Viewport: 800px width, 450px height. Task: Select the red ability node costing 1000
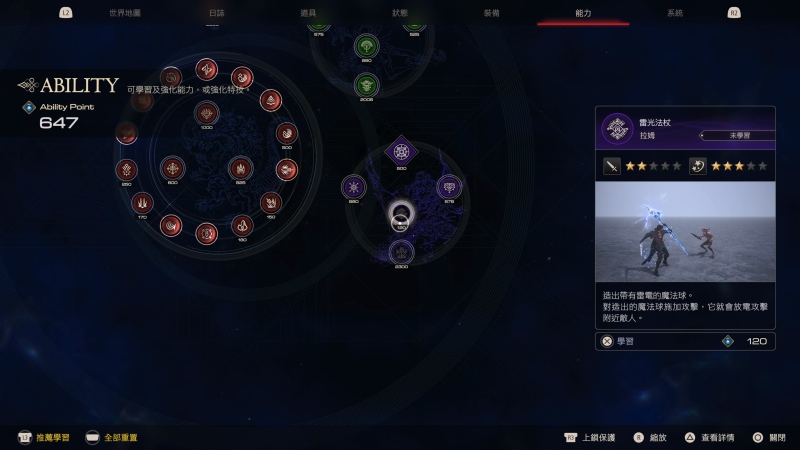(x=207, y=112)
